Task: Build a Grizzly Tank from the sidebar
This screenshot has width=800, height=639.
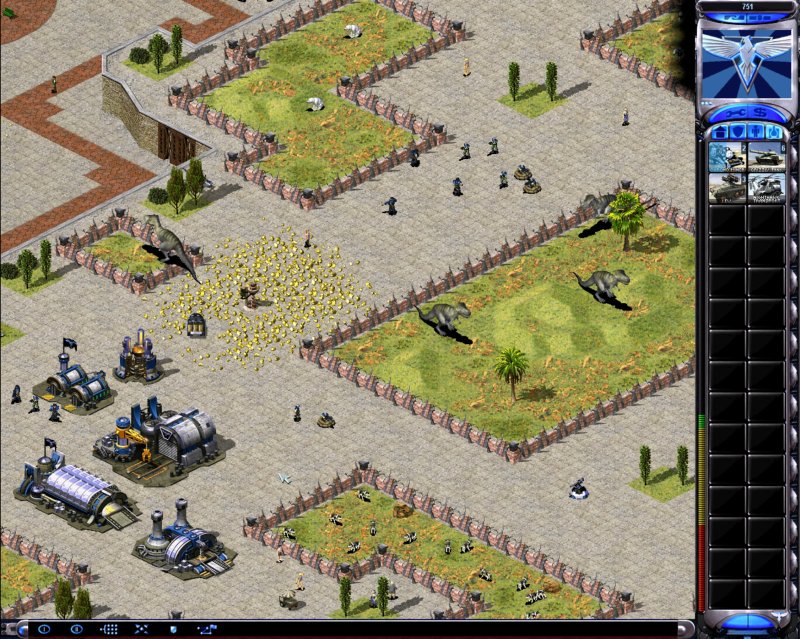Action: pyautogui.click(x=767, y=157)
